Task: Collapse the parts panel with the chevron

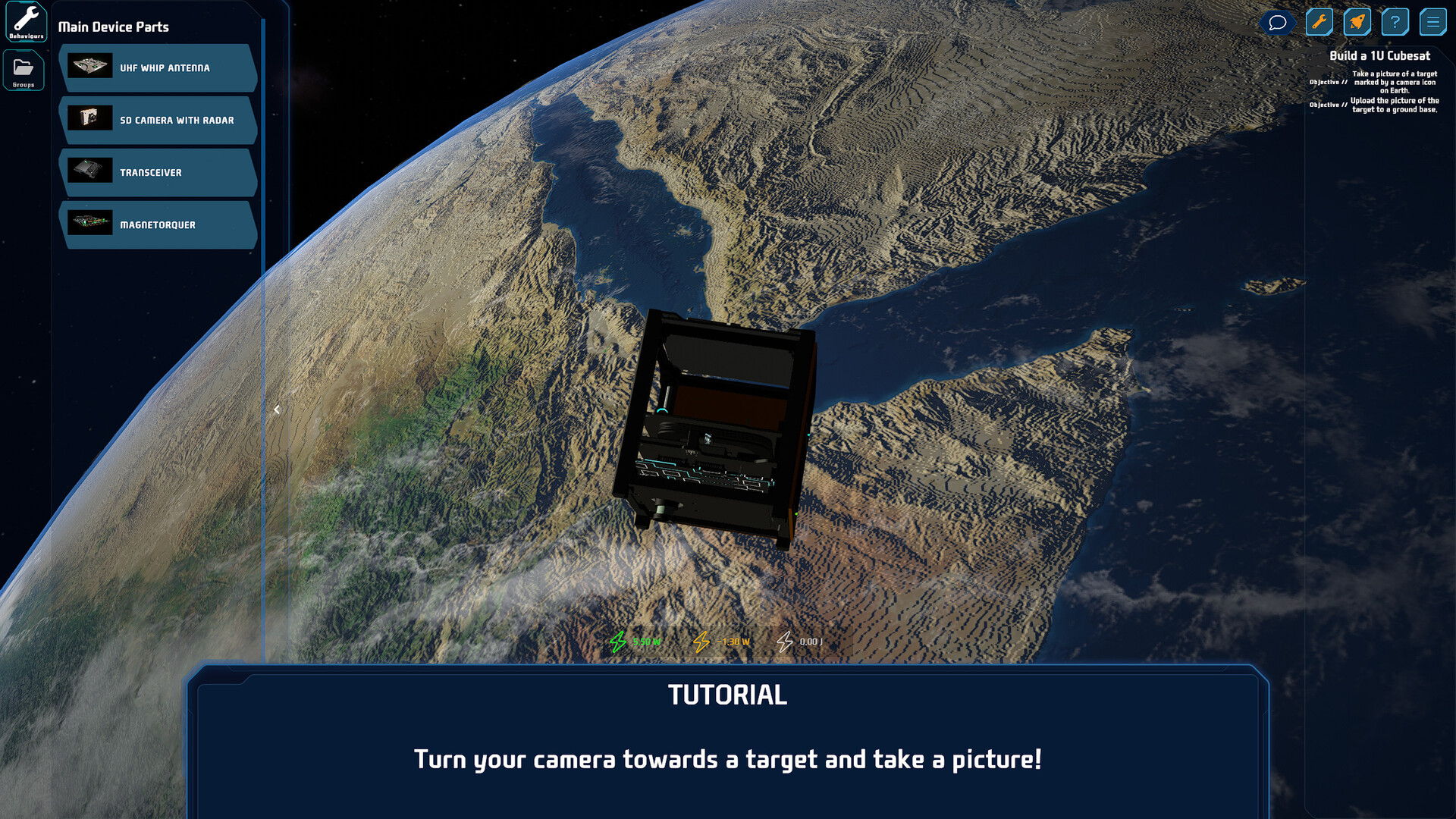Action: point(277,409)
